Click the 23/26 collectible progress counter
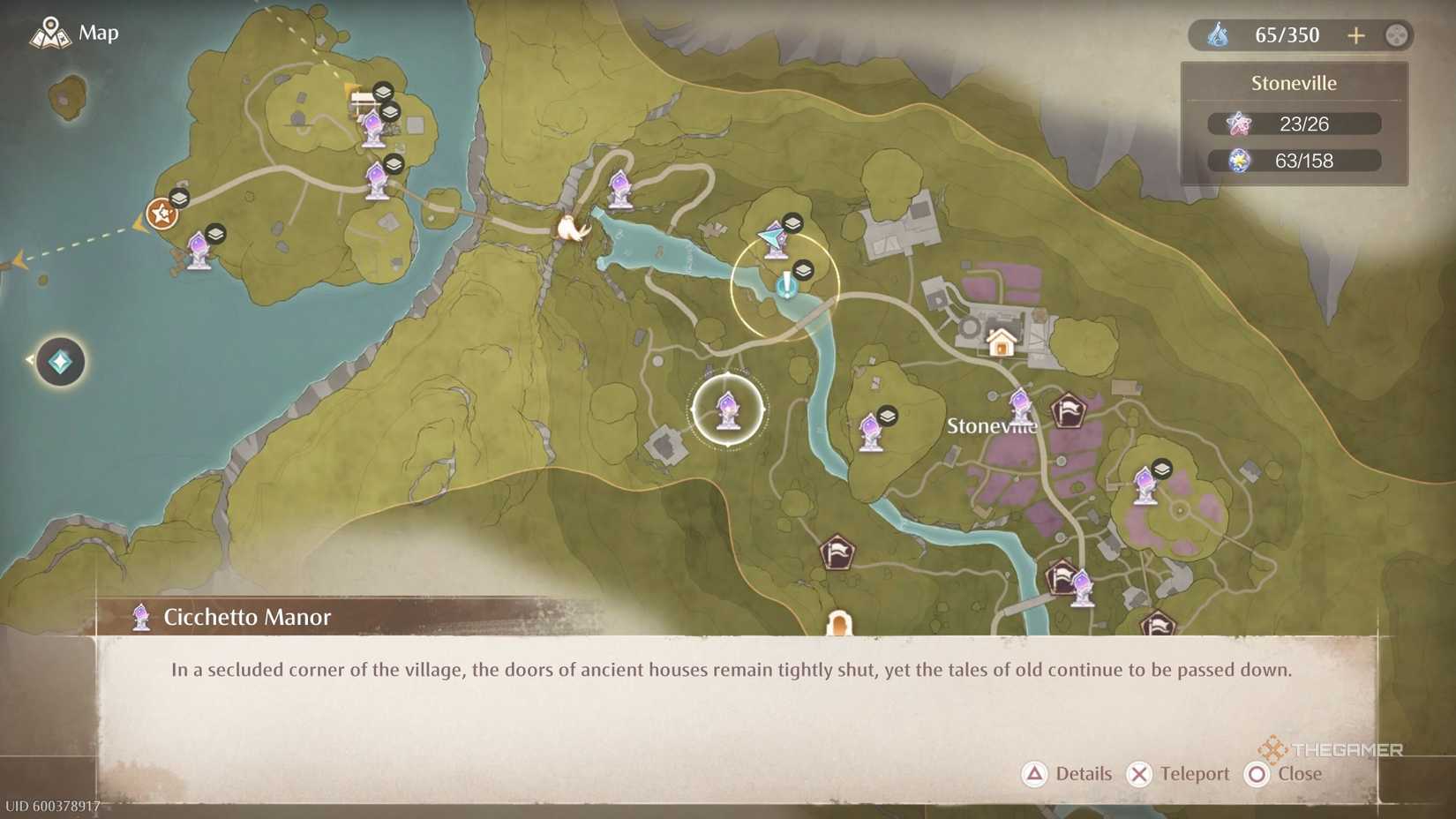1456x819 pixels. (1293, 124)
